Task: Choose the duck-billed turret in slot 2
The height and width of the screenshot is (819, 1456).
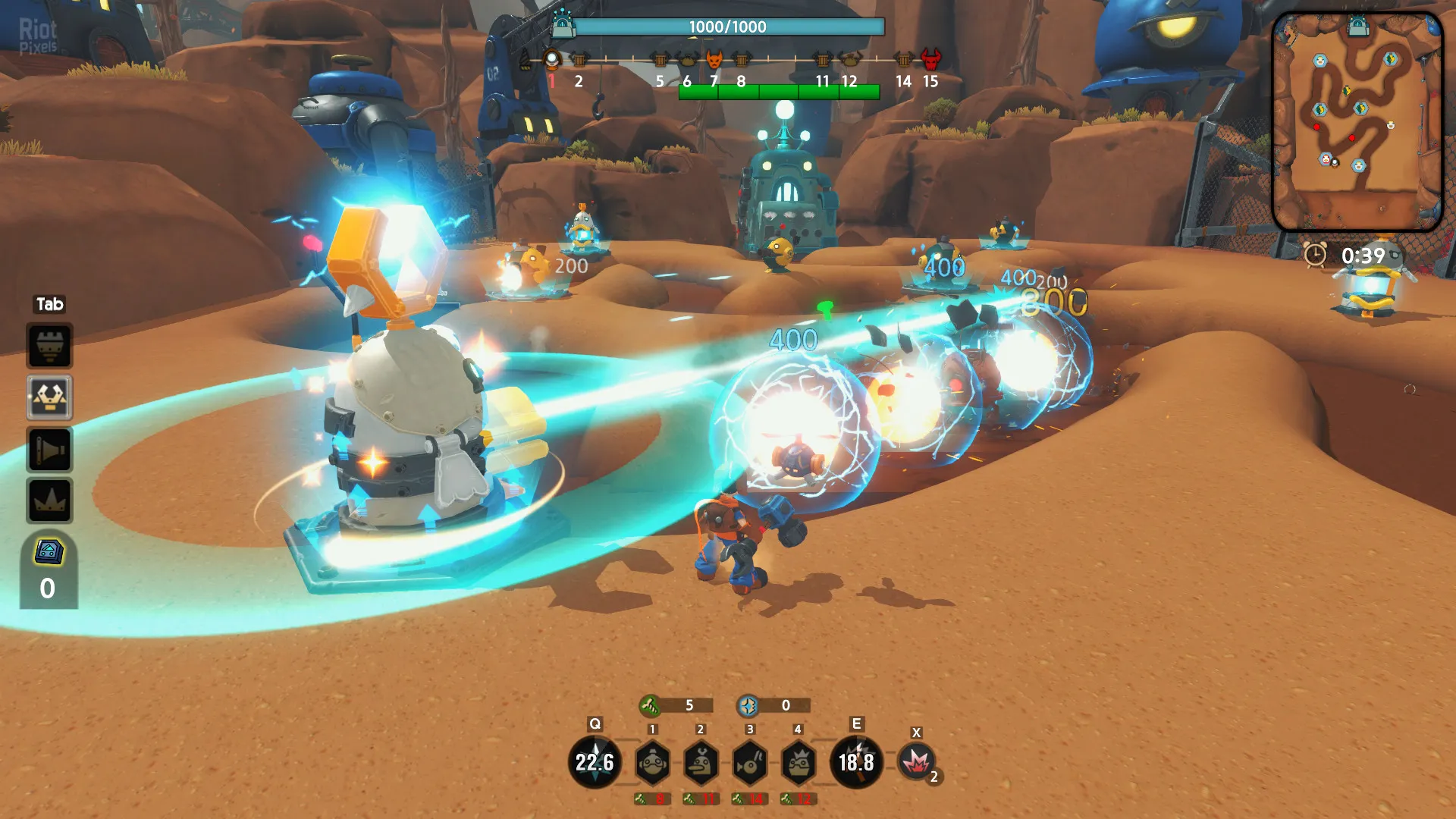Action: (x=701, y=763)
